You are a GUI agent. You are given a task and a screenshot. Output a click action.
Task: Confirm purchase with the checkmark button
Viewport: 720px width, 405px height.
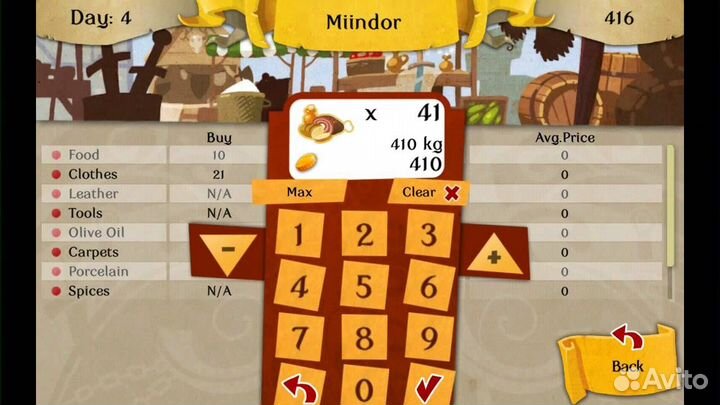(x=428, y=387)
